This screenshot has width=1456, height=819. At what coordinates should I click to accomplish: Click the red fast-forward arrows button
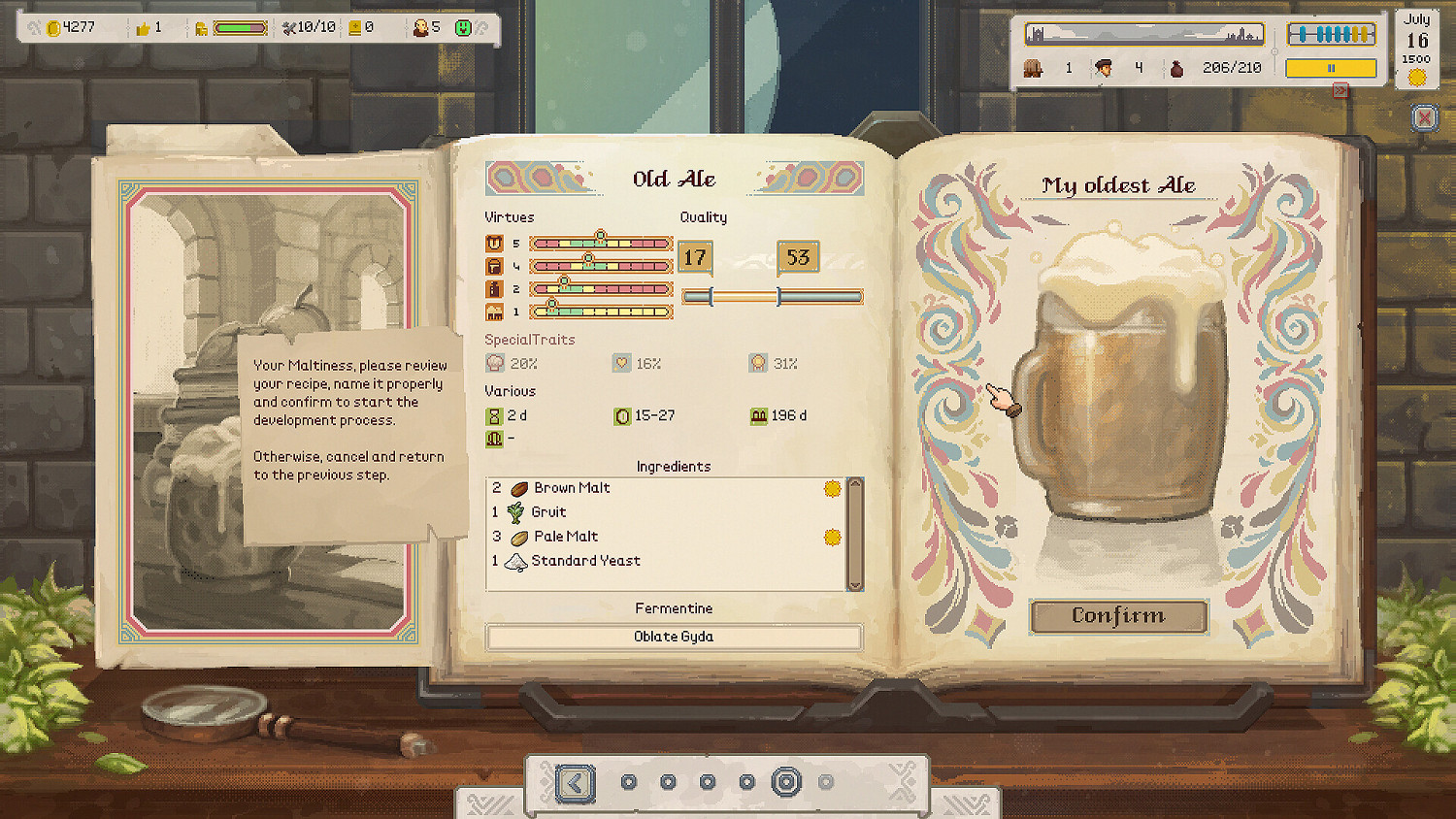[1340, 90]
